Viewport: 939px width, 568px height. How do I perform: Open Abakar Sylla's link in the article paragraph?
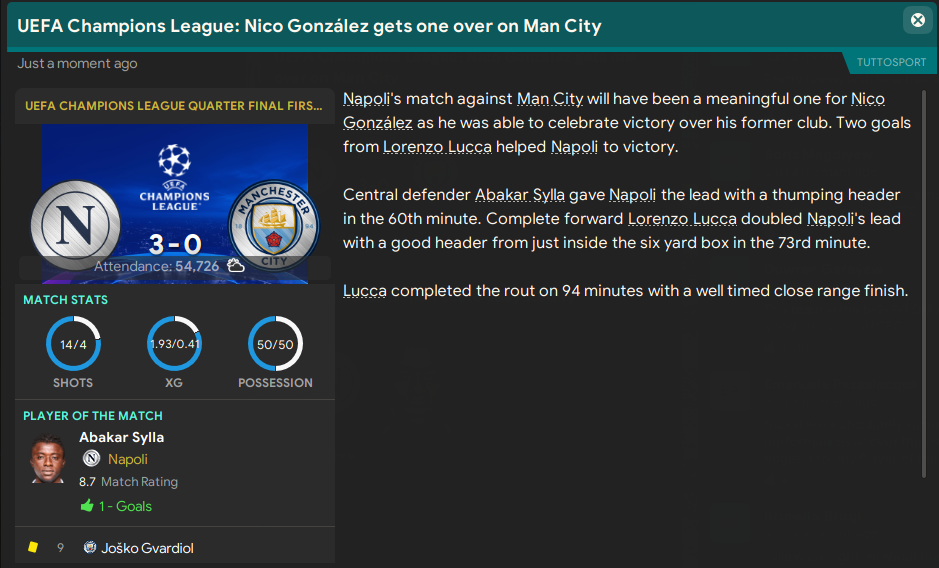tap(520, 195)
